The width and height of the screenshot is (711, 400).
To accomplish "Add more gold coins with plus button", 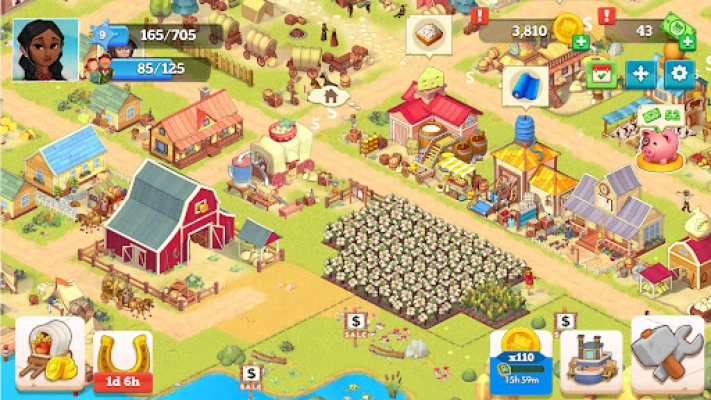I will tap(581, 42).
